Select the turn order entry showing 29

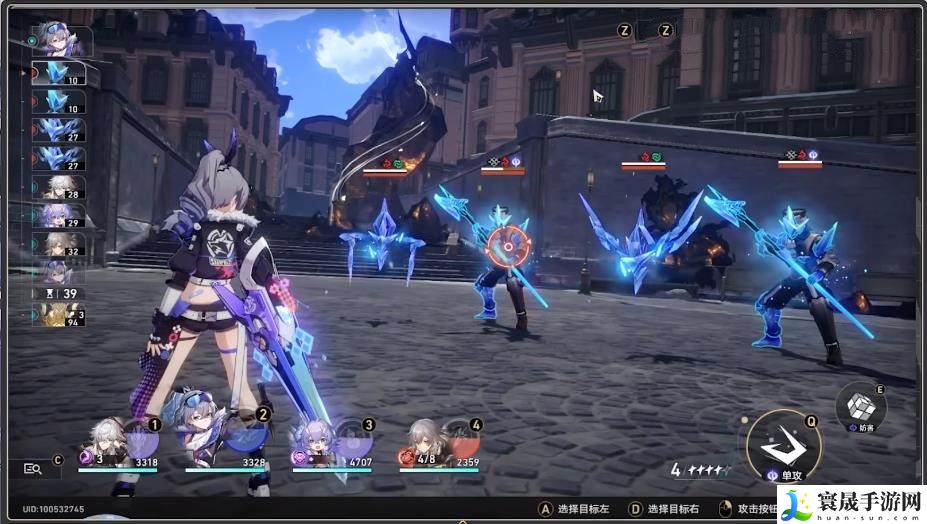(x=58, y=216)
